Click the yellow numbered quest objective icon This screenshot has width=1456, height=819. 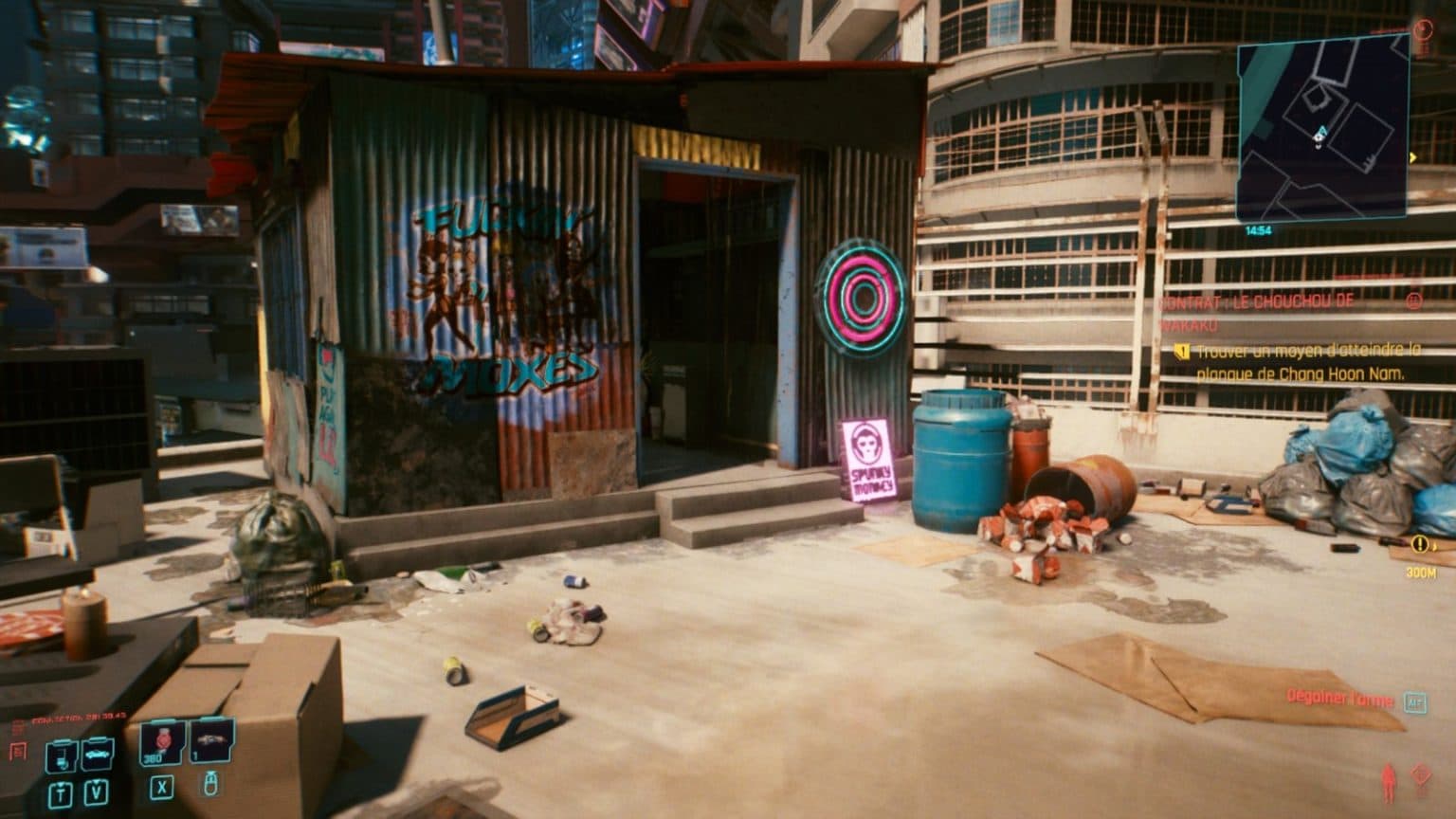pyautogui.click(x=1180, y=351)
